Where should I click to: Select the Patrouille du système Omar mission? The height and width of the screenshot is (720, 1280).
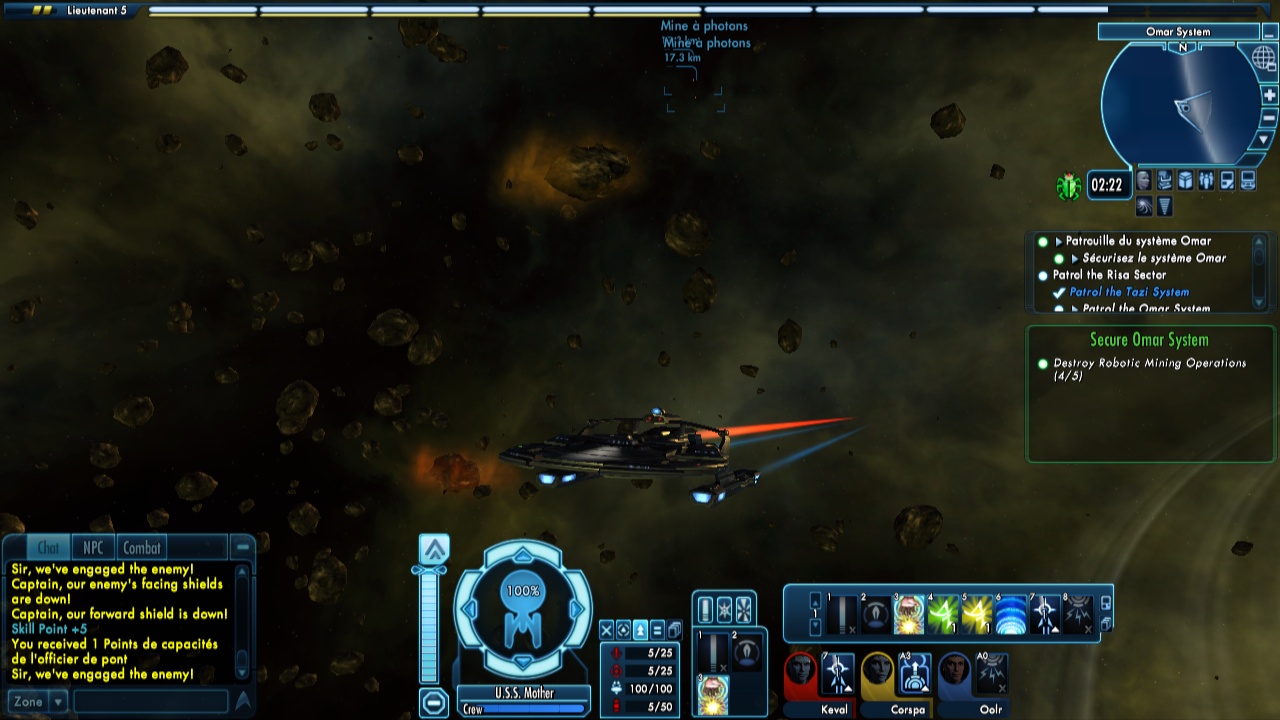1137,241
